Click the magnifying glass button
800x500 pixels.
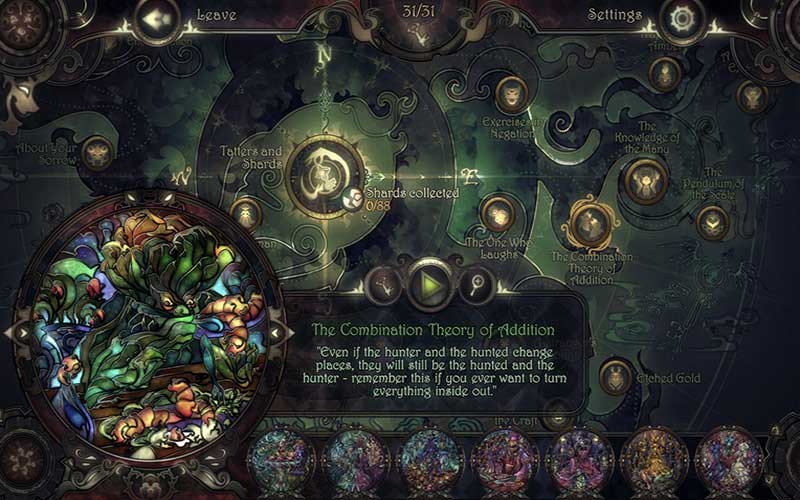click(474, 286)
